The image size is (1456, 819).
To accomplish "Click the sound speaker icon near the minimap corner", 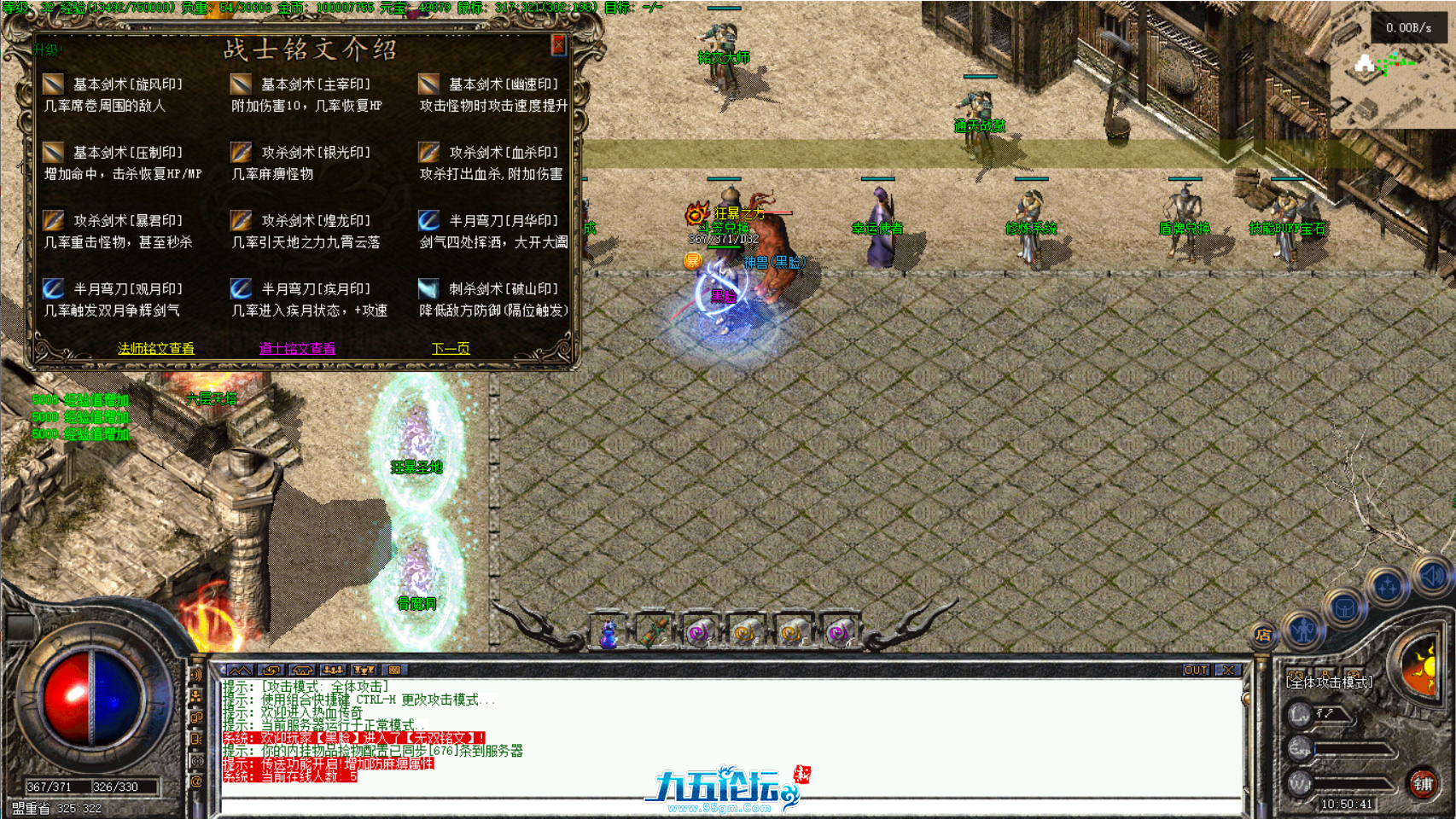I will point(1433,575).
